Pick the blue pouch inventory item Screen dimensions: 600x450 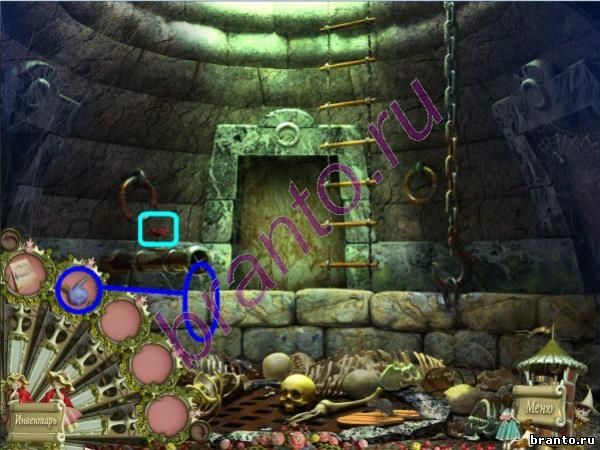[x=77, y=289]
